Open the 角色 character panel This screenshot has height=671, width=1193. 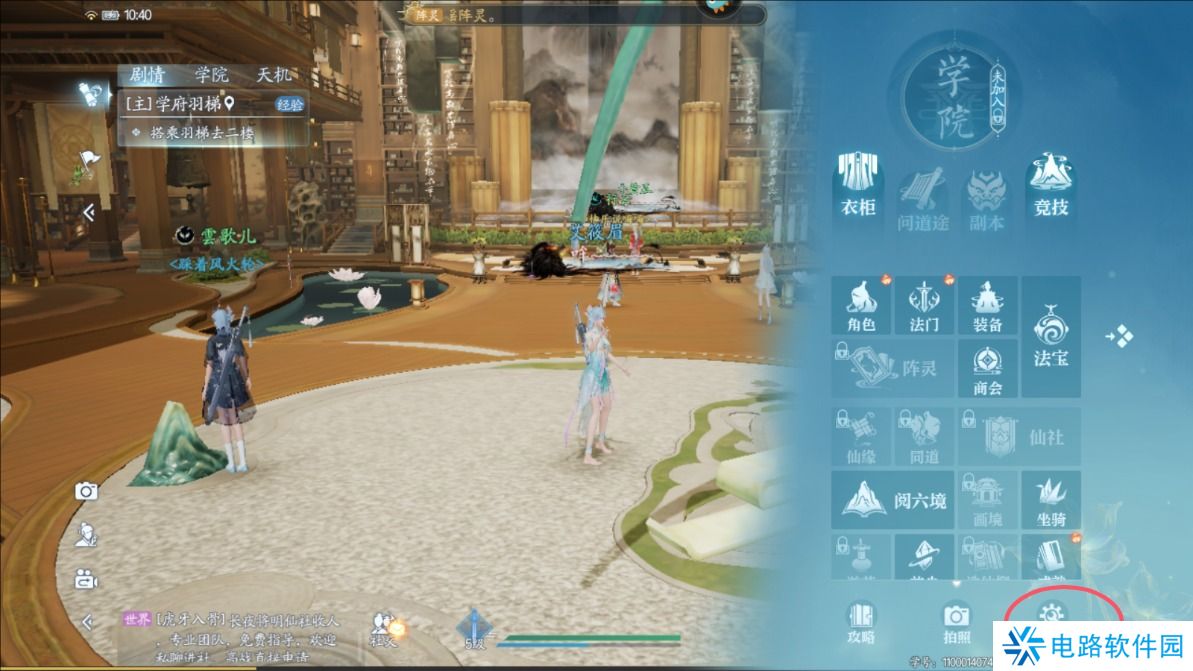click(x=861, y=306)
